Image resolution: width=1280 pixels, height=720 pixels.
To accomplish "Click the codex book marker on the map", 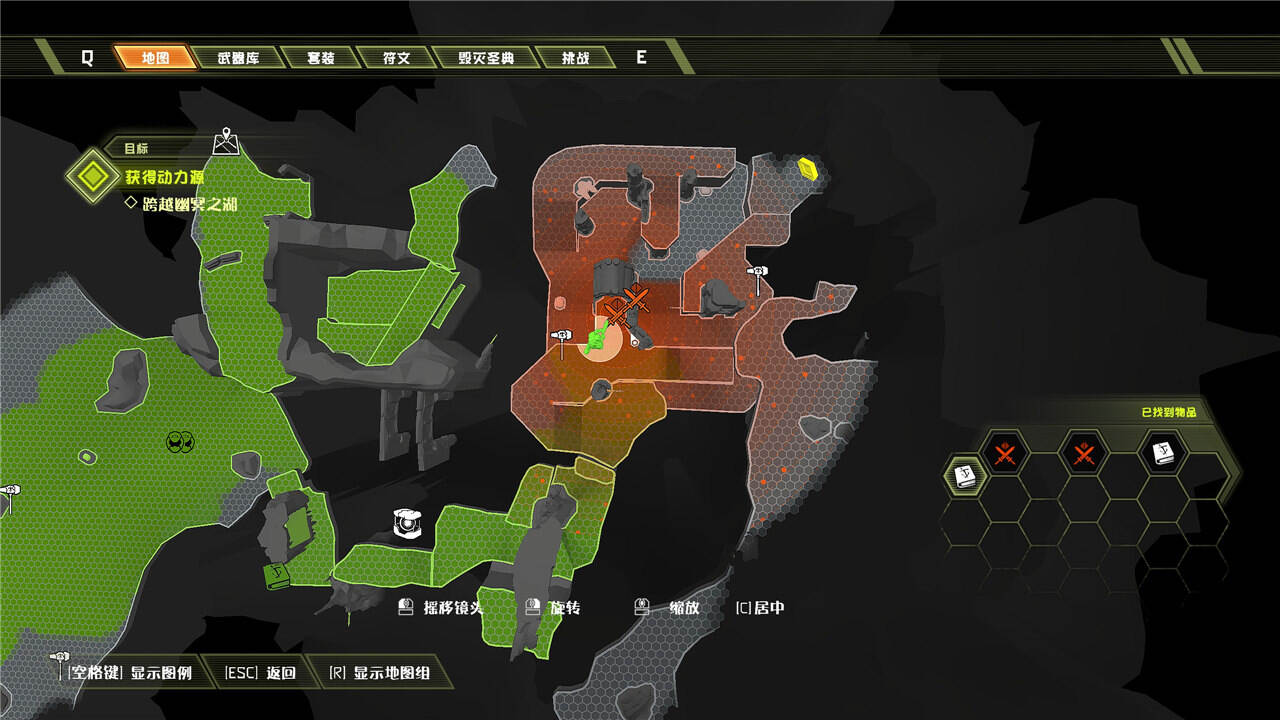I will (276, 575).
